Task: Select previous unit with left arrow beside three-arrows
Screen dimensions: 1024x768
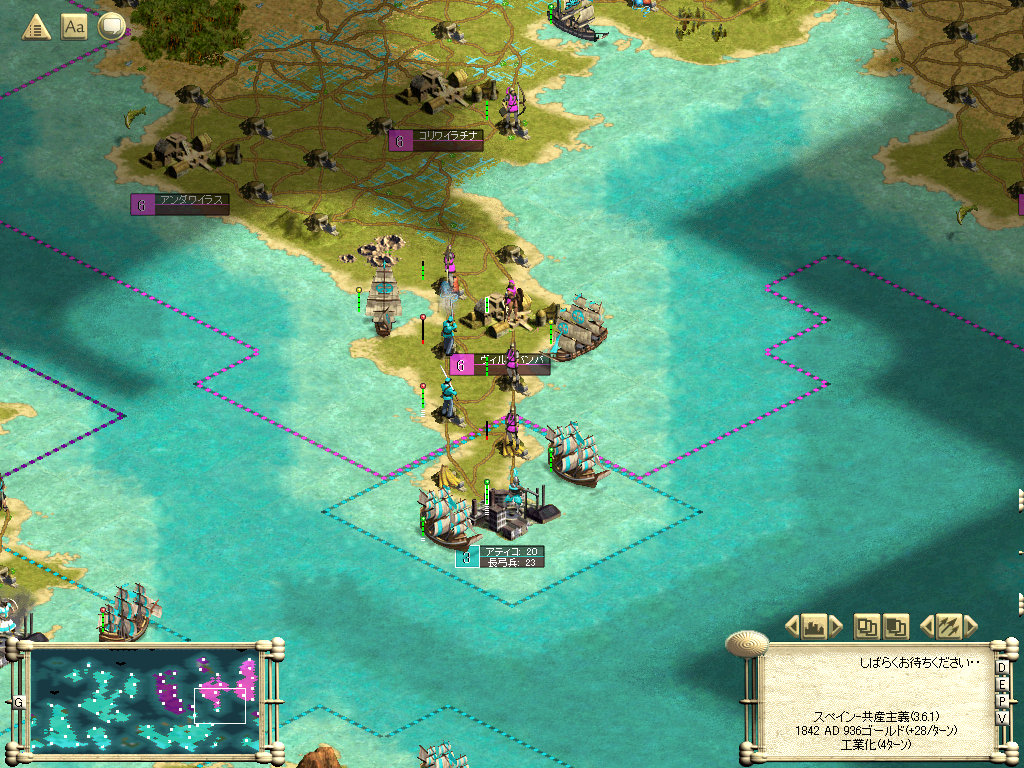Action: coord(926,627)
